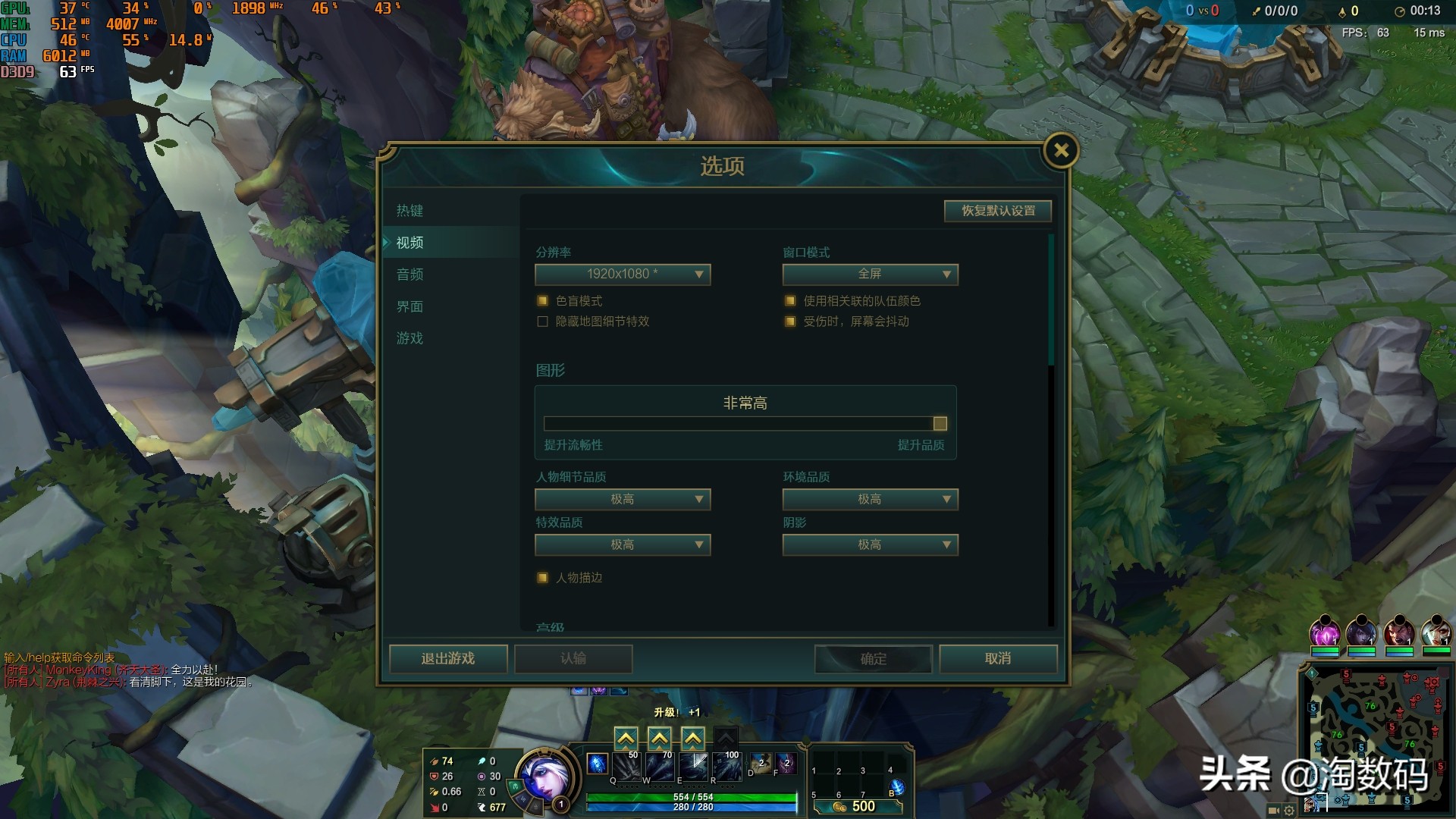Open the shop via the gold coin icon
This screenshot has width=1456, height=819.
pyautogui.click(x=837, y=806)
